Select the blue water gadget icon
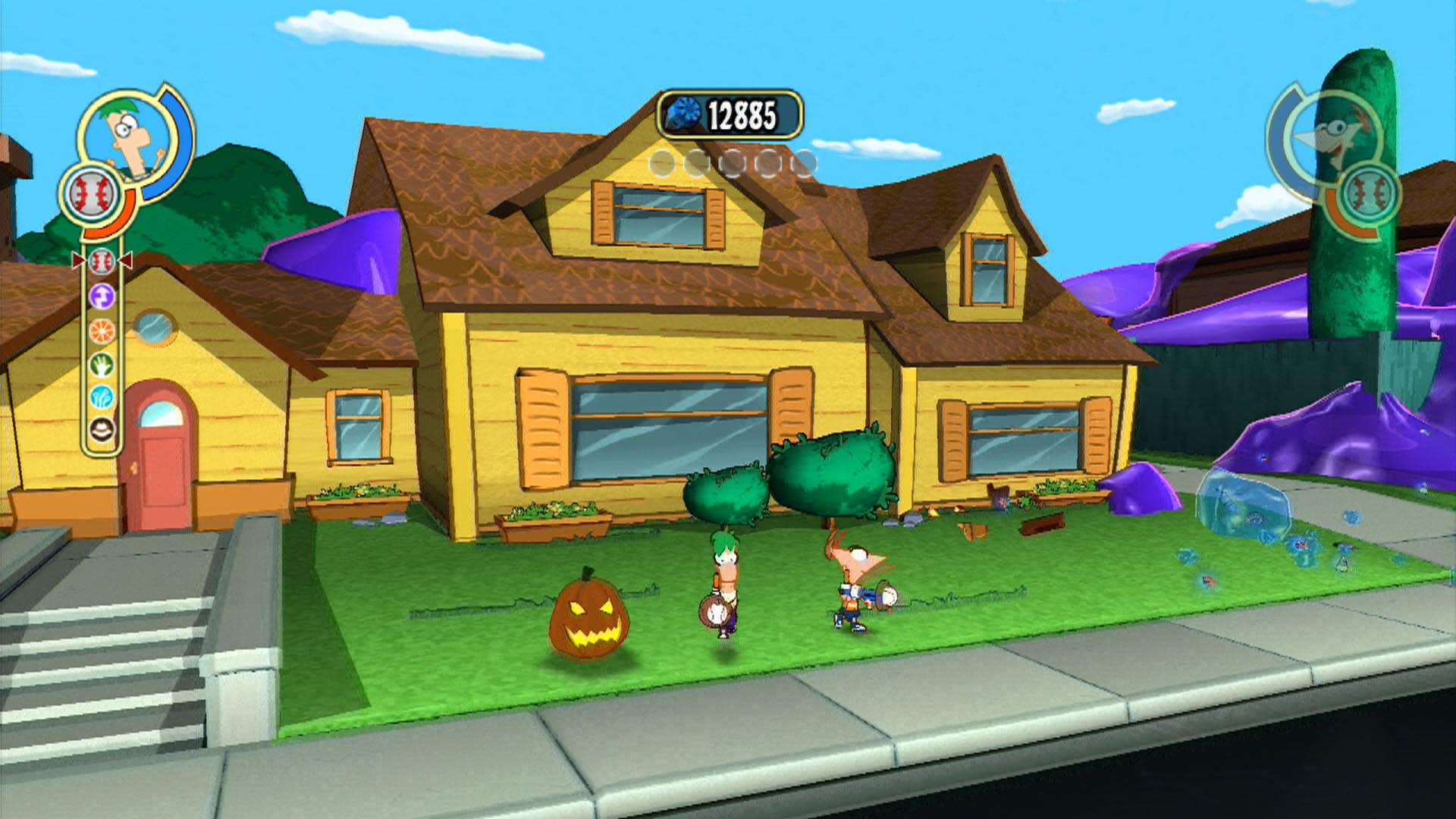The image size is (1456, 819). pos(101,395)
